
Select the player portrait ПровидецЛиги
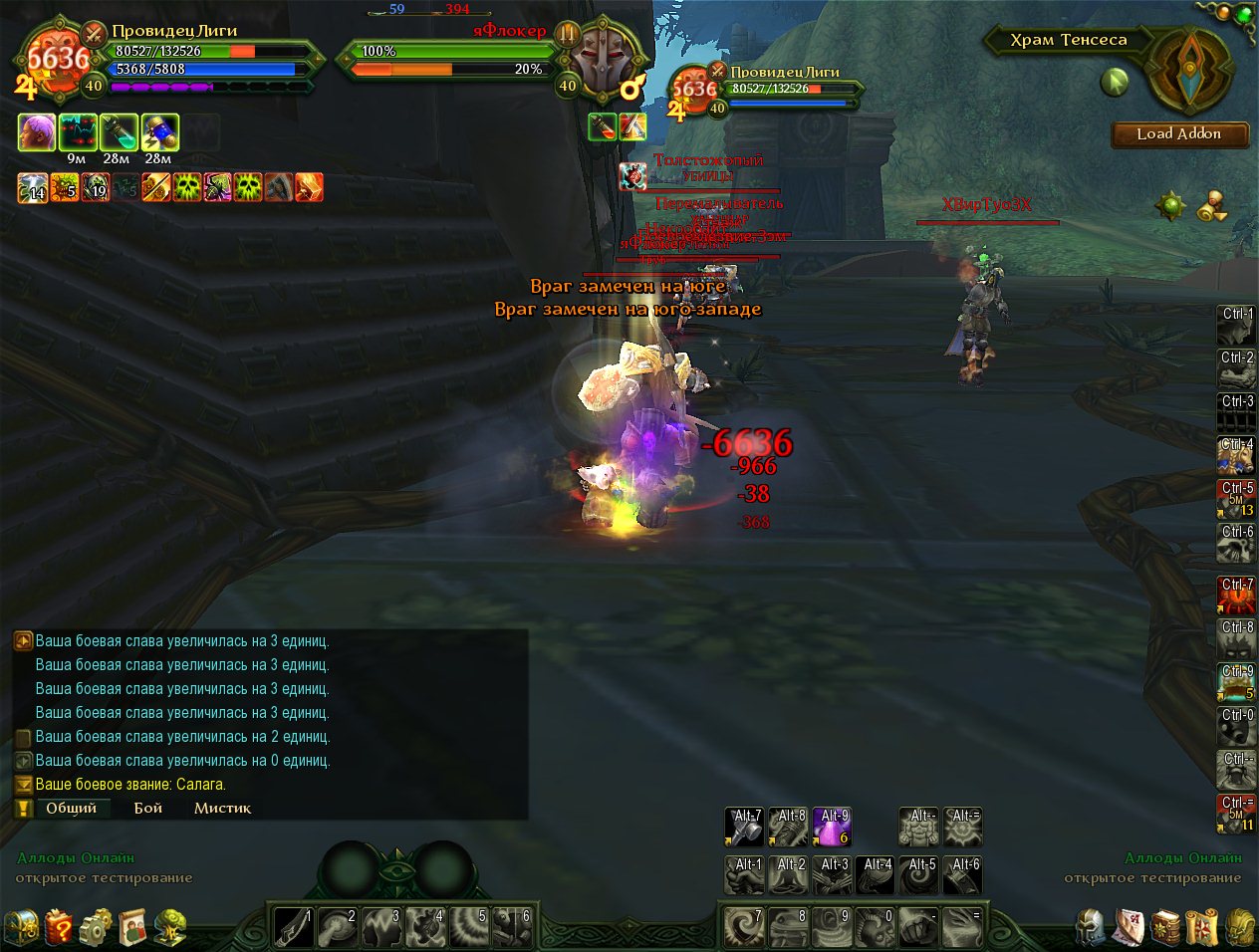(58, 62)
